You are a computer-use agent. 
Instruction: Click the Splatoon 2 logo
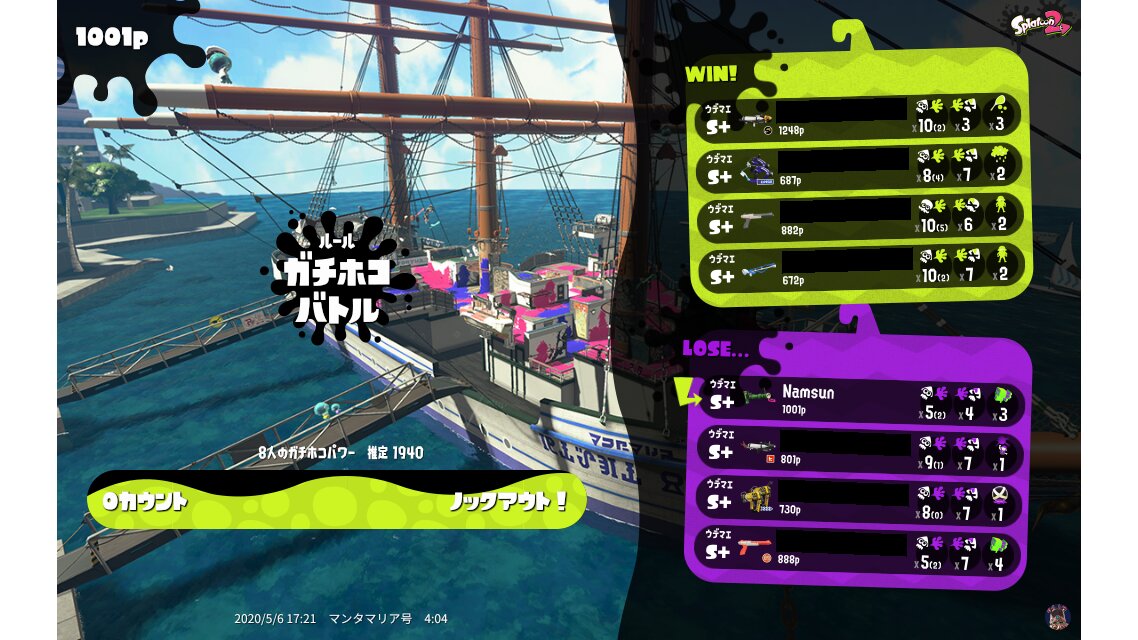(x=1041, y=24)
